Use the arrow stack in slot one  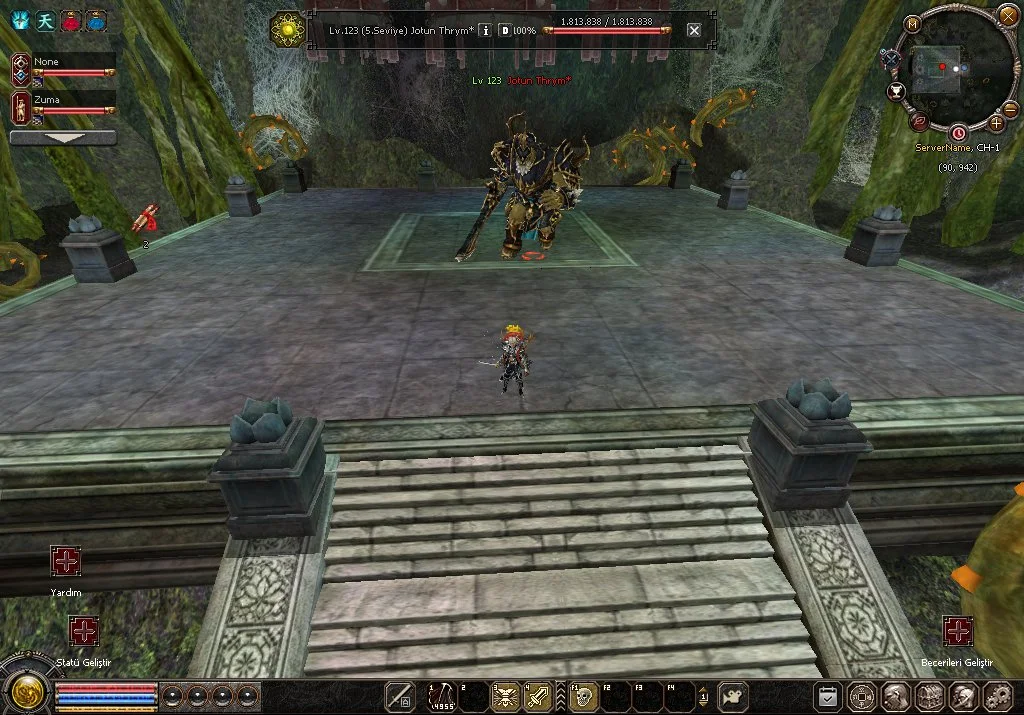(441, 695)
